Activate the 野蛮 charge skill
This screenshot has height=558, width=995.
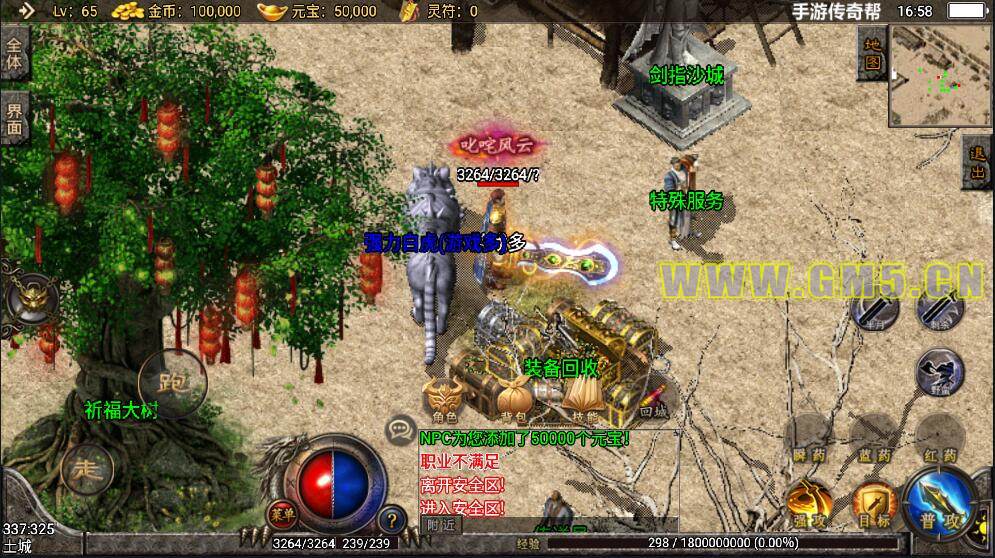pyautogui.click(x=940, y=372)
